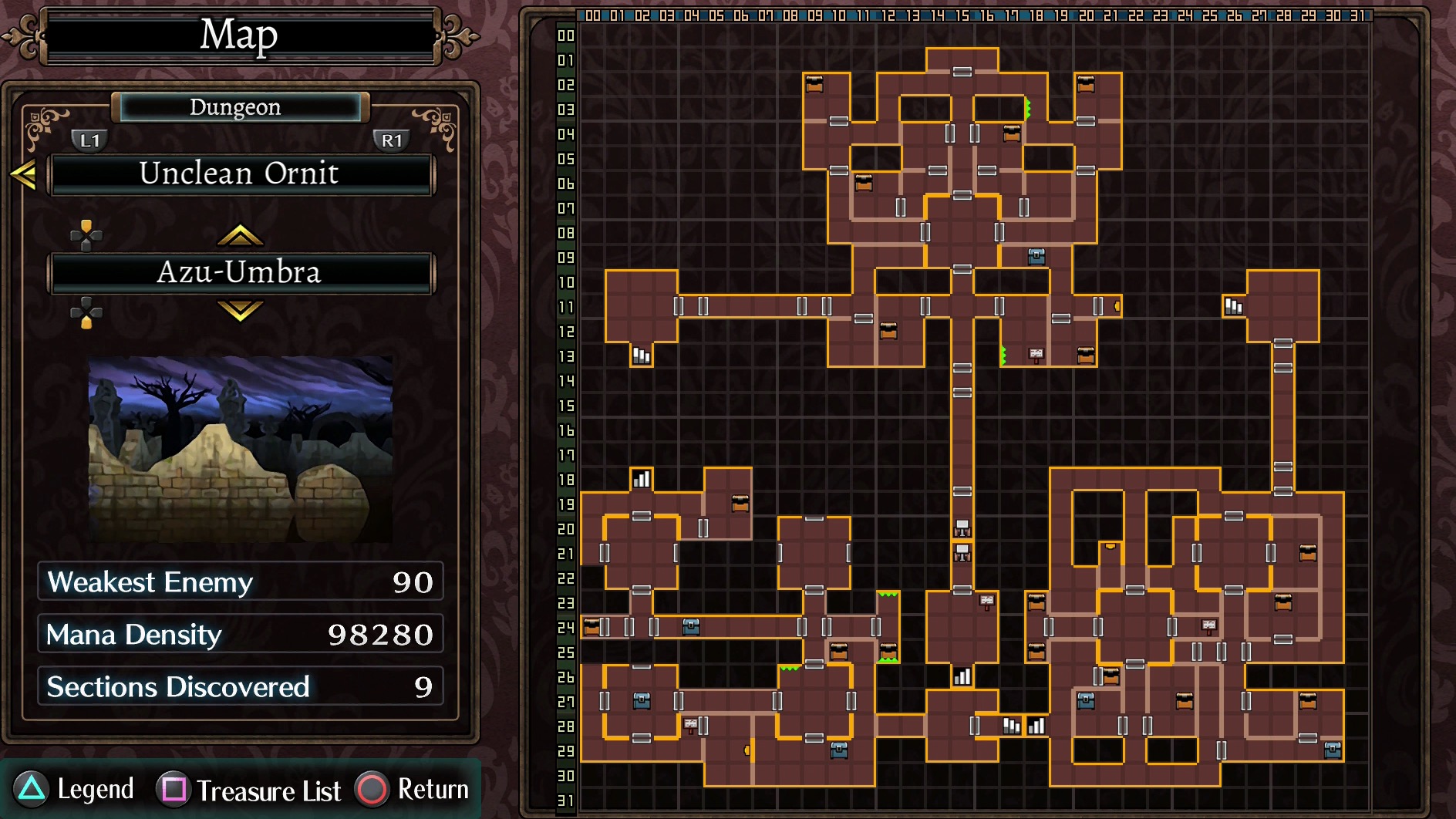Open the graveyard dungeon preview image
The height and width of the screenshot is (819, 1456).
point(241,449)
